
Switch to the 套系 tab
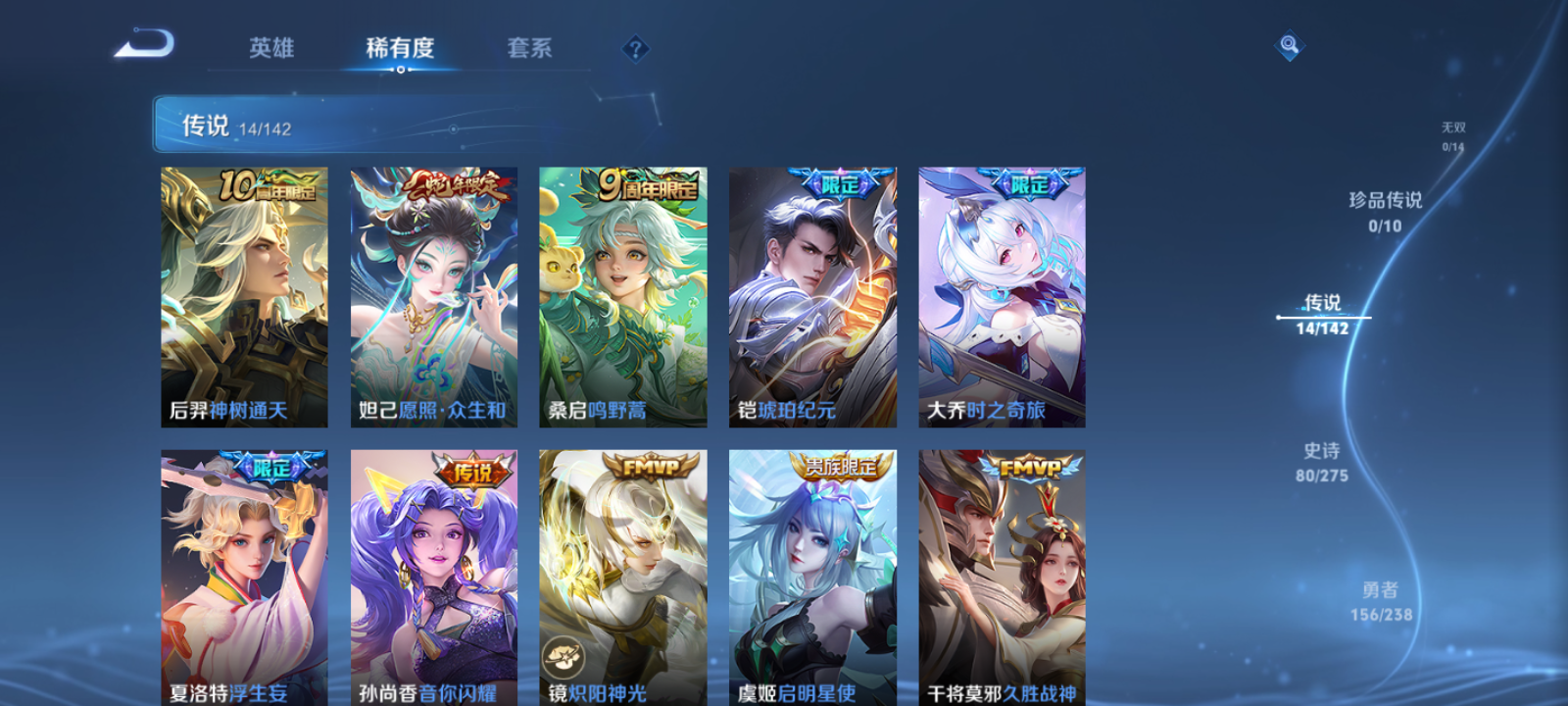530,48
